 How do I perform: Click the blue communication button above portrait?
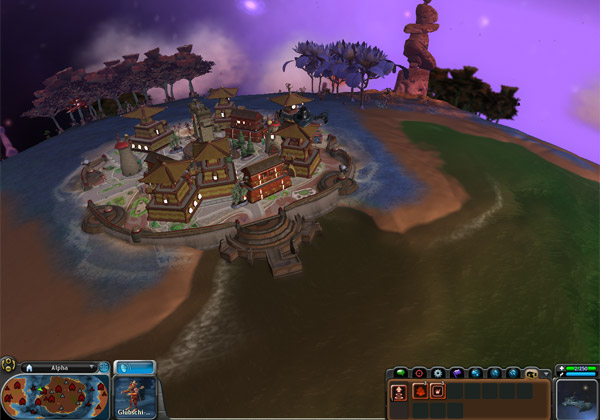point(134,367)
